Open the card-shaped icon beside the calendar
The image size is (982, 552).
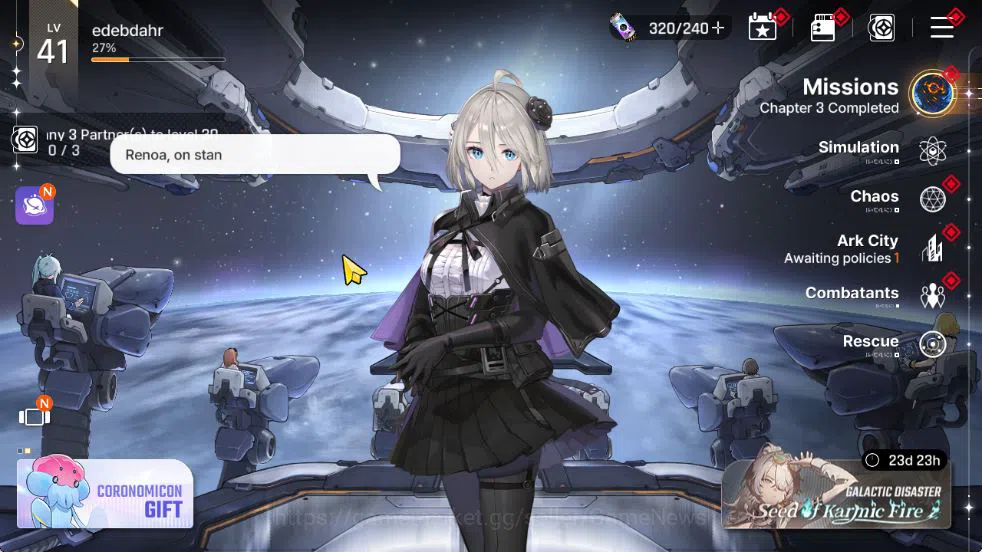coord(823,28)
